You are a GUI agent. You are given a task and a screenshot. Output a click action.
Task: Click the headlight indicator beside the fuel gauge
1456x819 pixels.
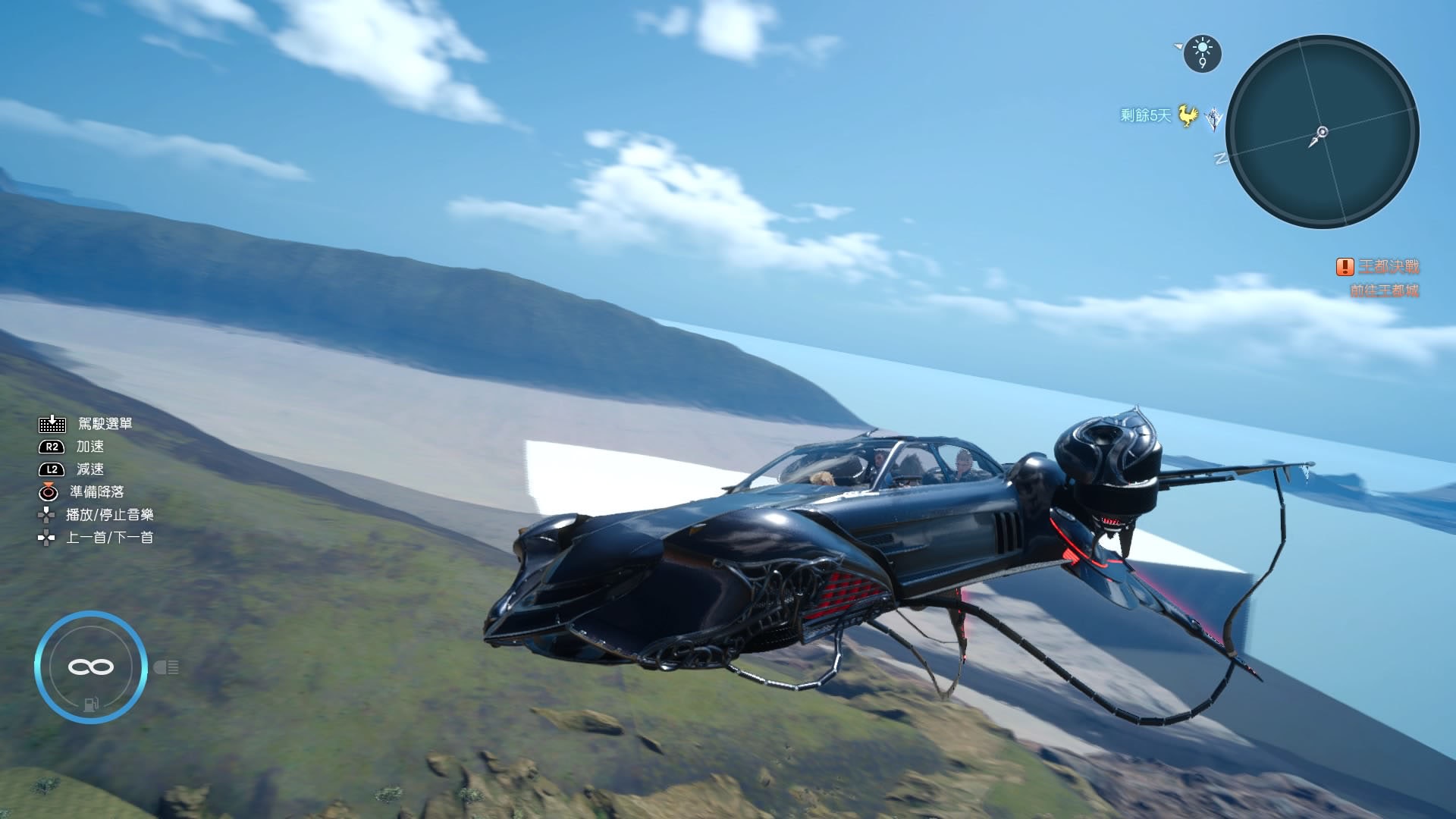tap(166, 667)
